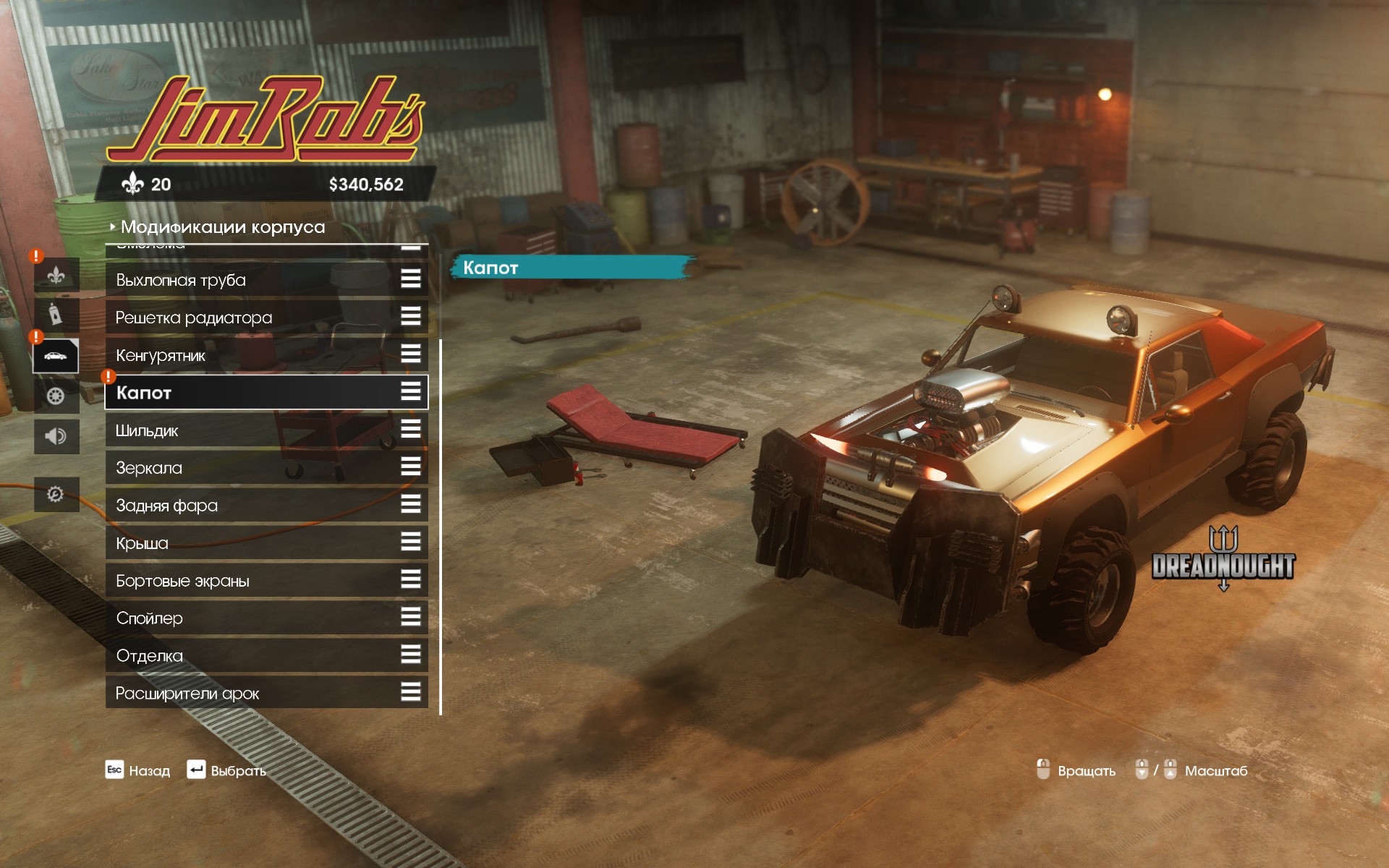The image size is (1389, 868).
Task: Choose the Отделка entry
Action: [x=266, y=656]
